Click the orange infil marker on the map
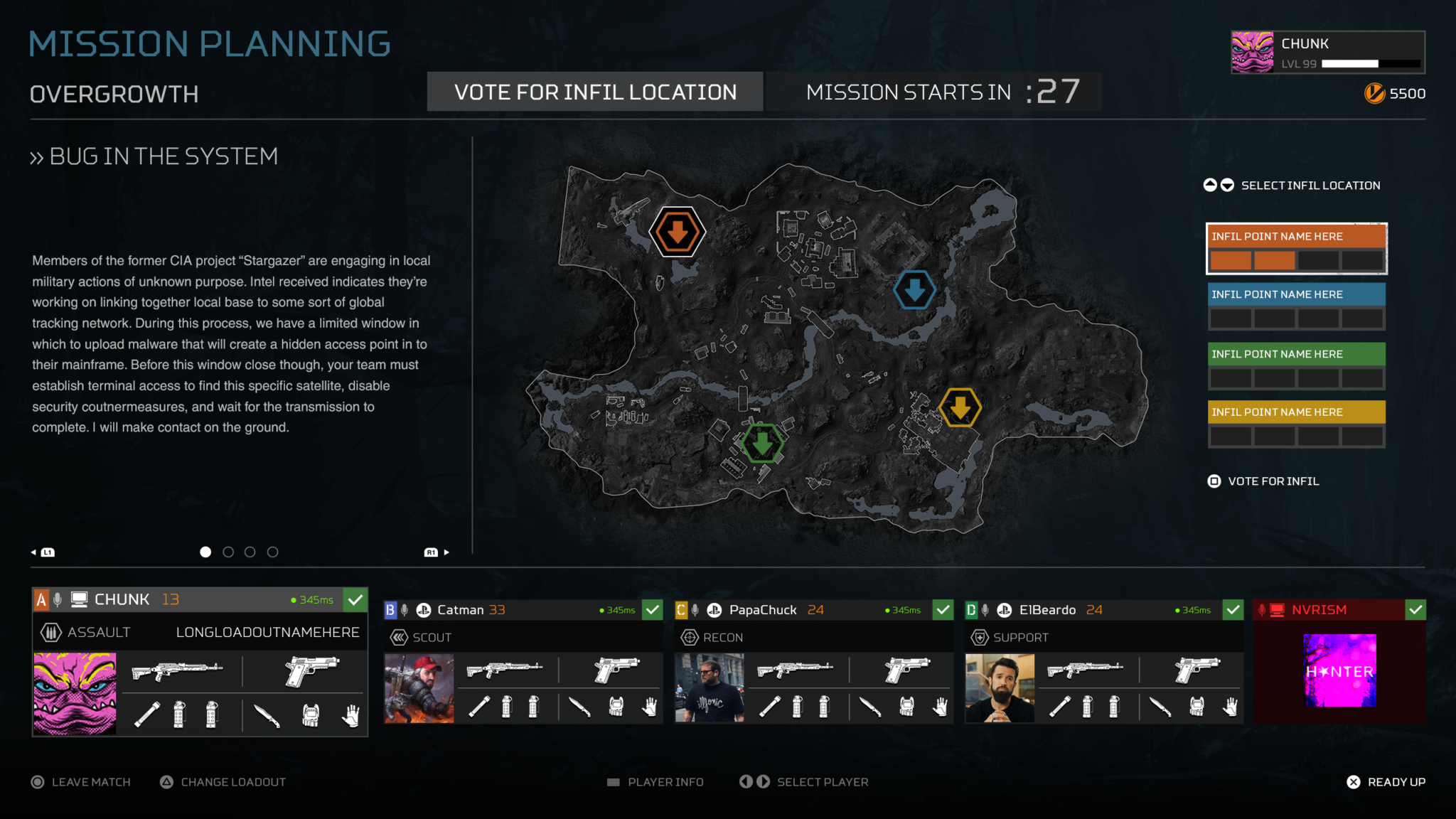 (677, 232)
